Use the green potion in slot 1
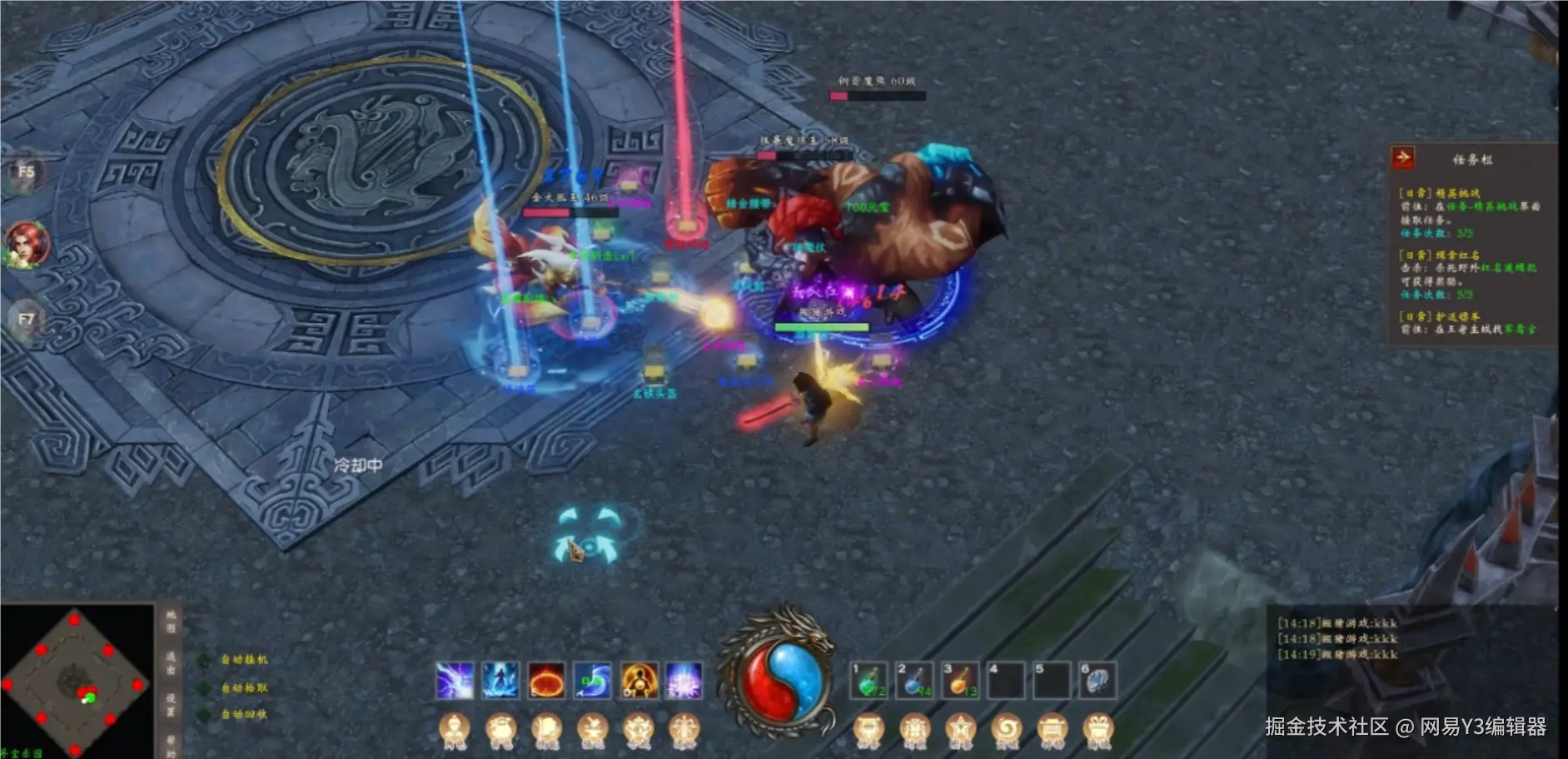1568x759 pixels. tap(869, 681)
